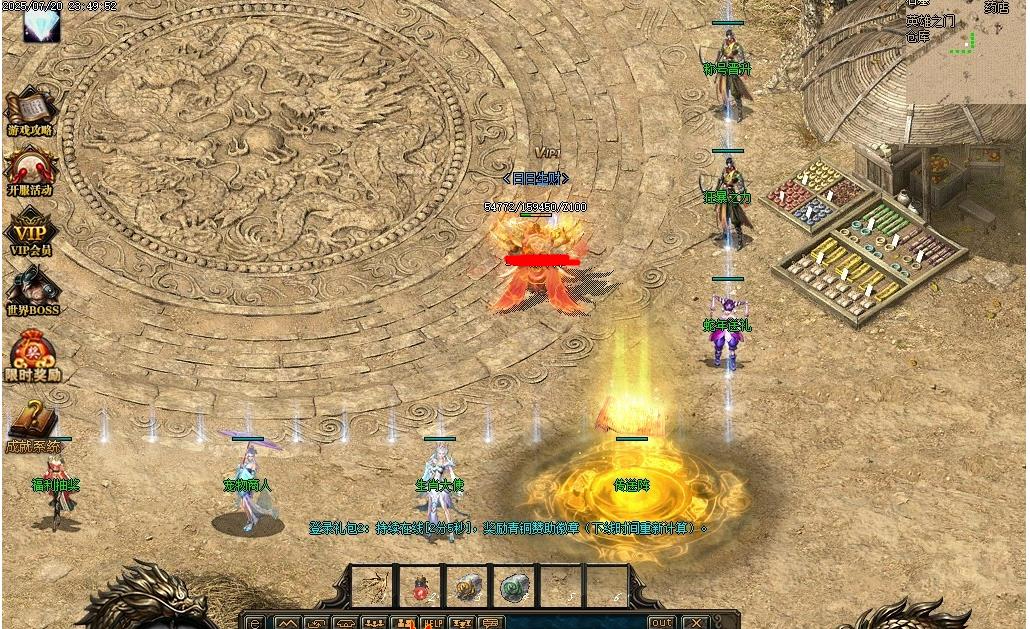Screen dimensions: 1030x629
Task: Click the diamond icon under the timestamp
Action: [x=41, y=25]
